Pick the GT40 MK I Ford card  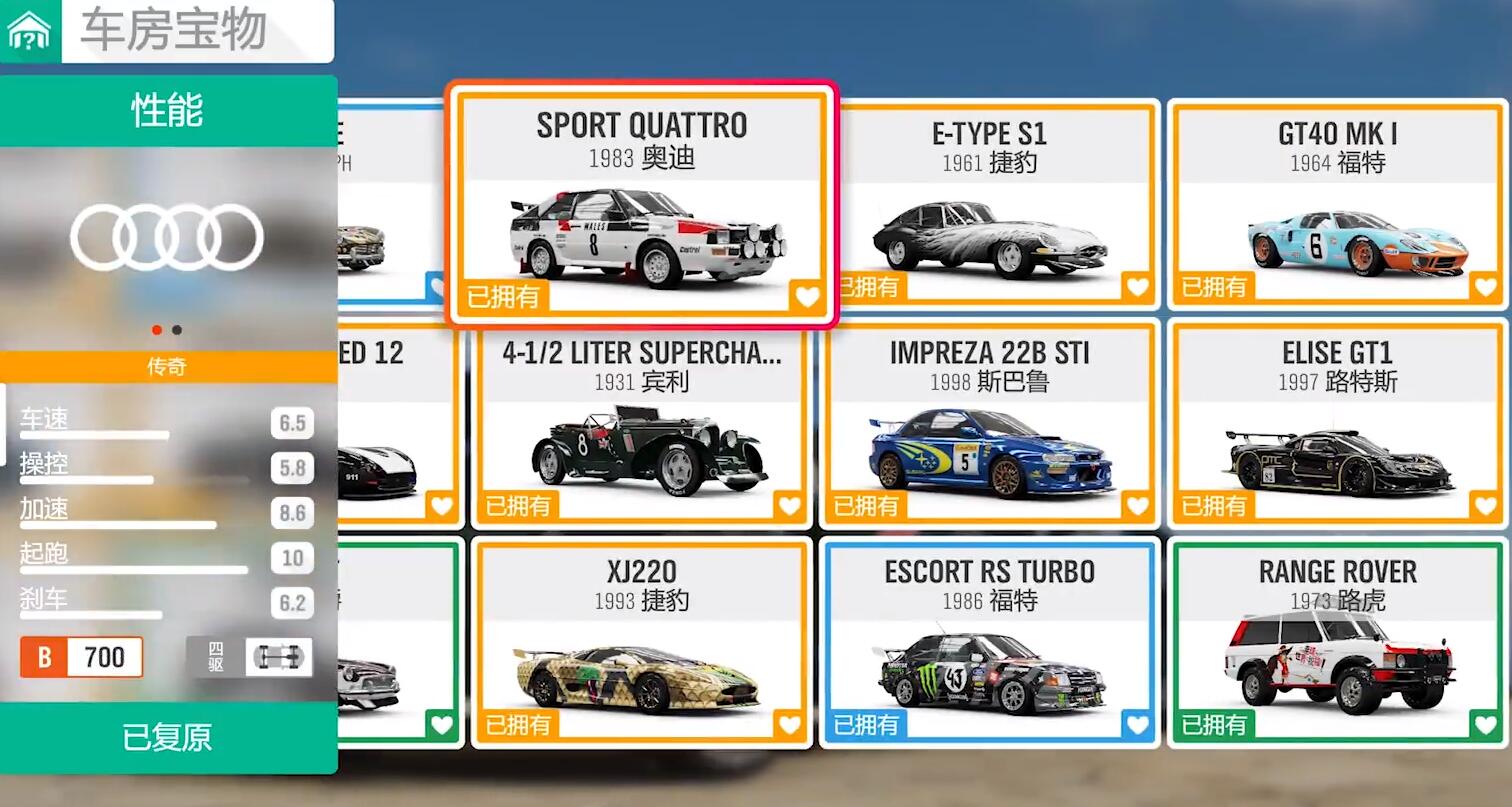[x=1337, y=205]
